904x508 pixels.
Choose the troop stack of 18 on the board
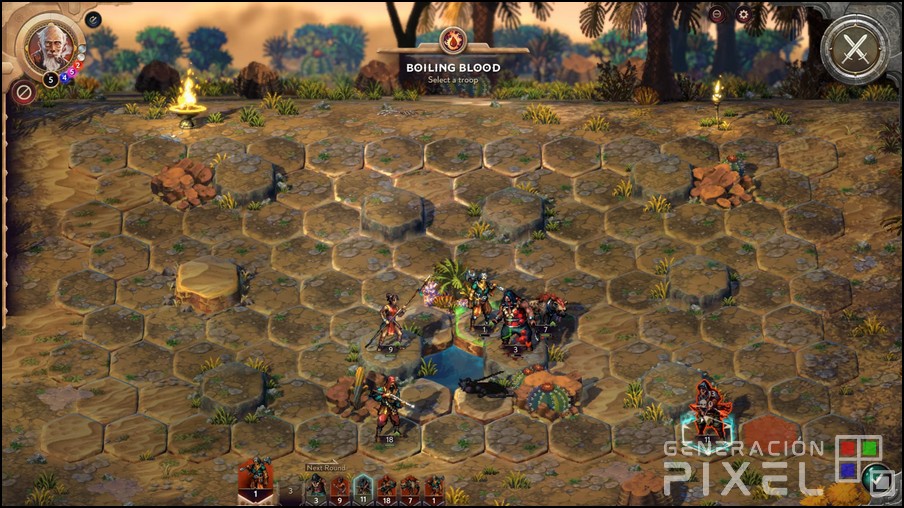pos(387,407)
